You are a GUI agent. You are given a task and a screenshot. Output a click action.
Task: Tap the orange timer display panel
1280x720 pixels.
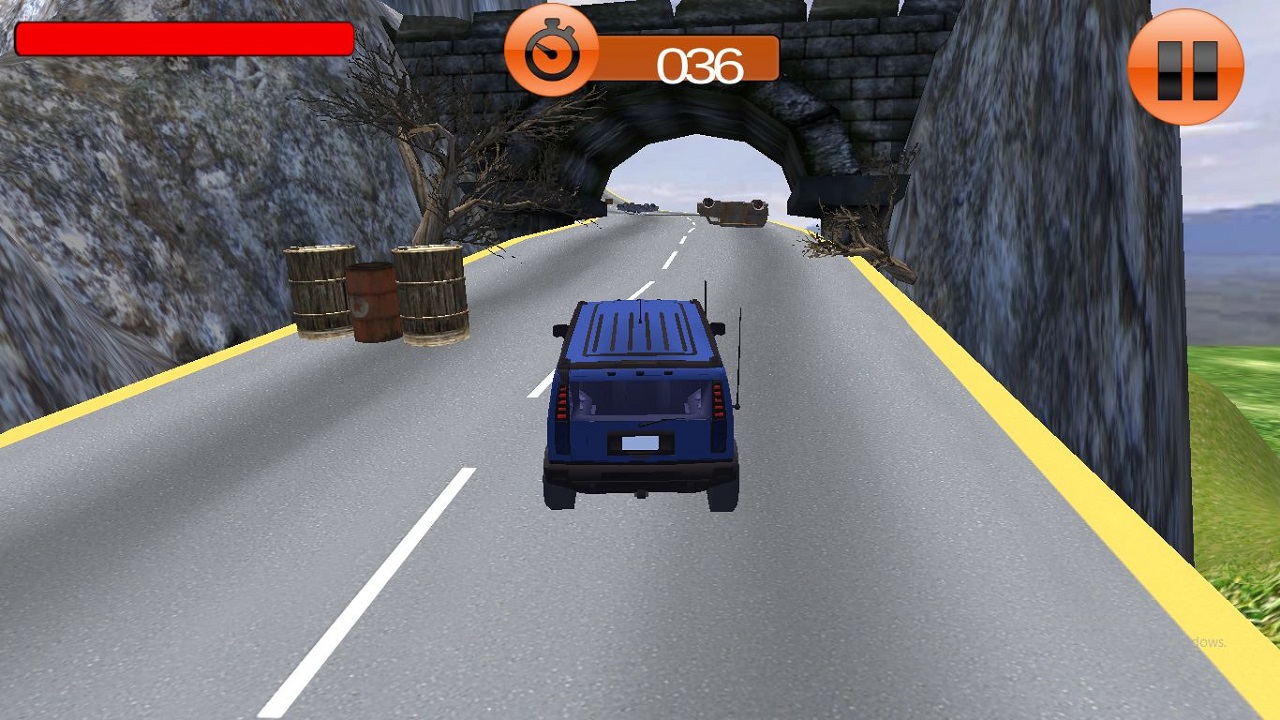click(x=690, y=60)
